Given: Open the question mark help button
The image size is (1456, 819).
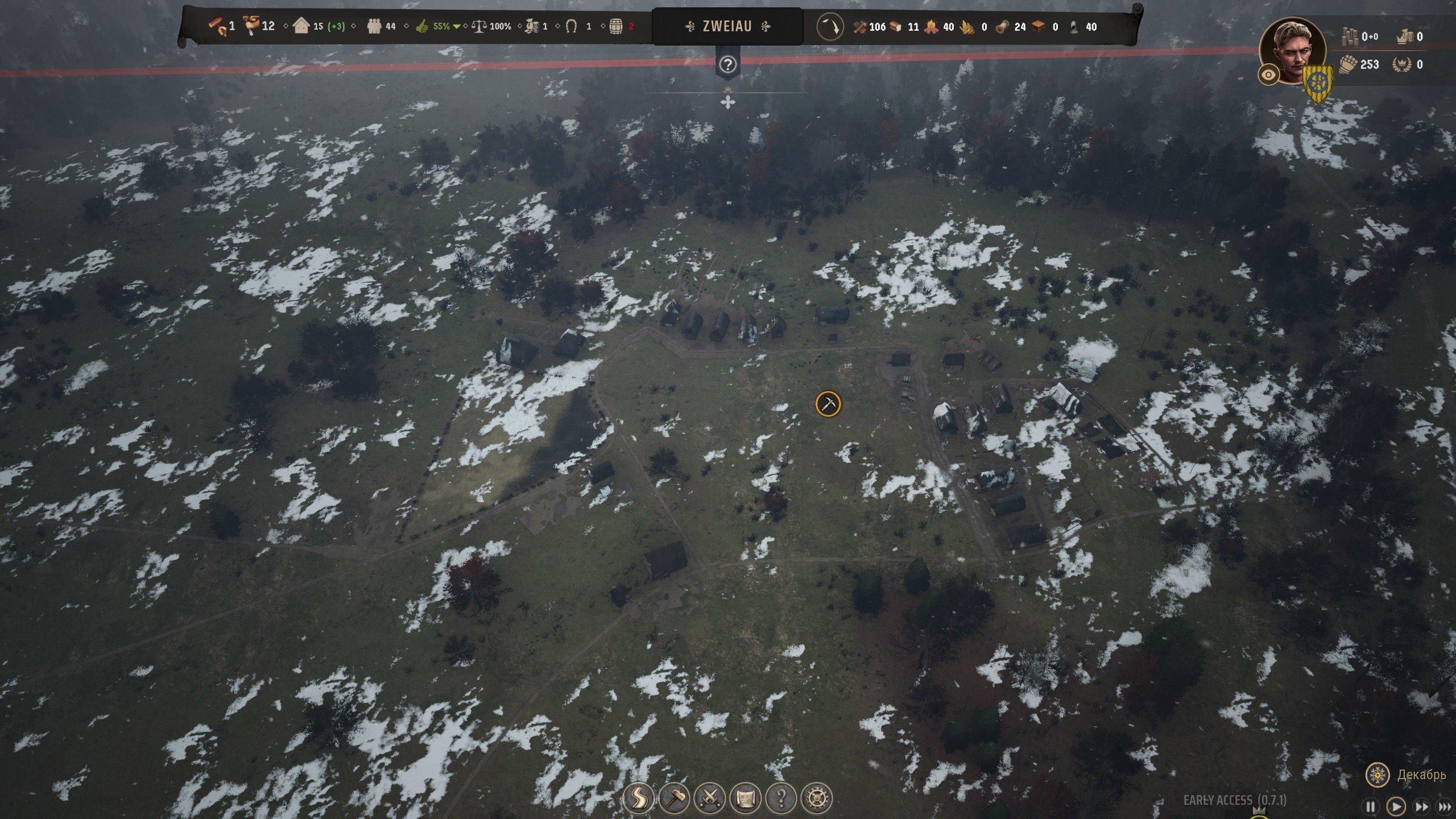Looking at the screenshot, I should coord(781,799).
